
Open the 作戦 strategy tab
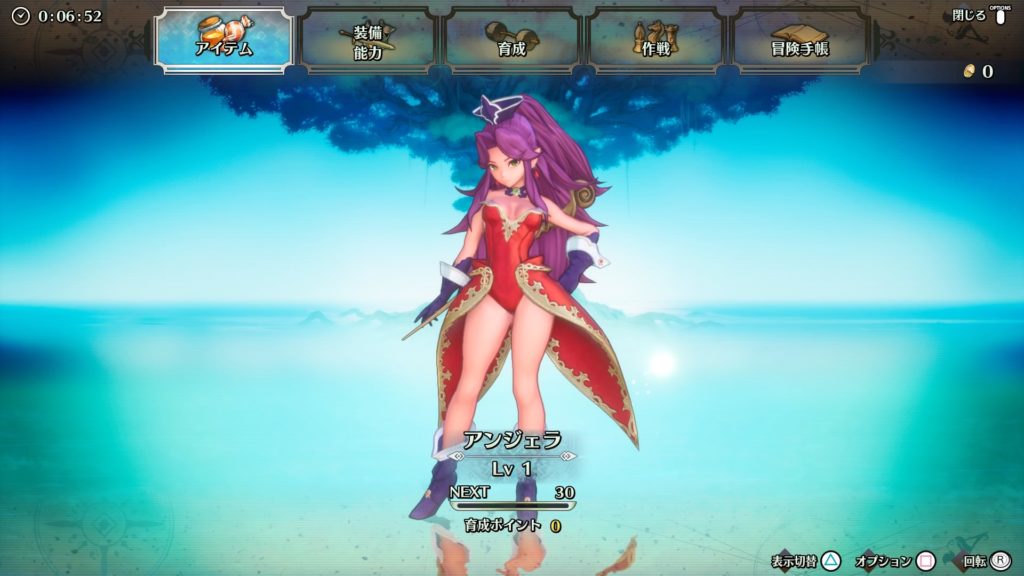[x=655, y=41]
